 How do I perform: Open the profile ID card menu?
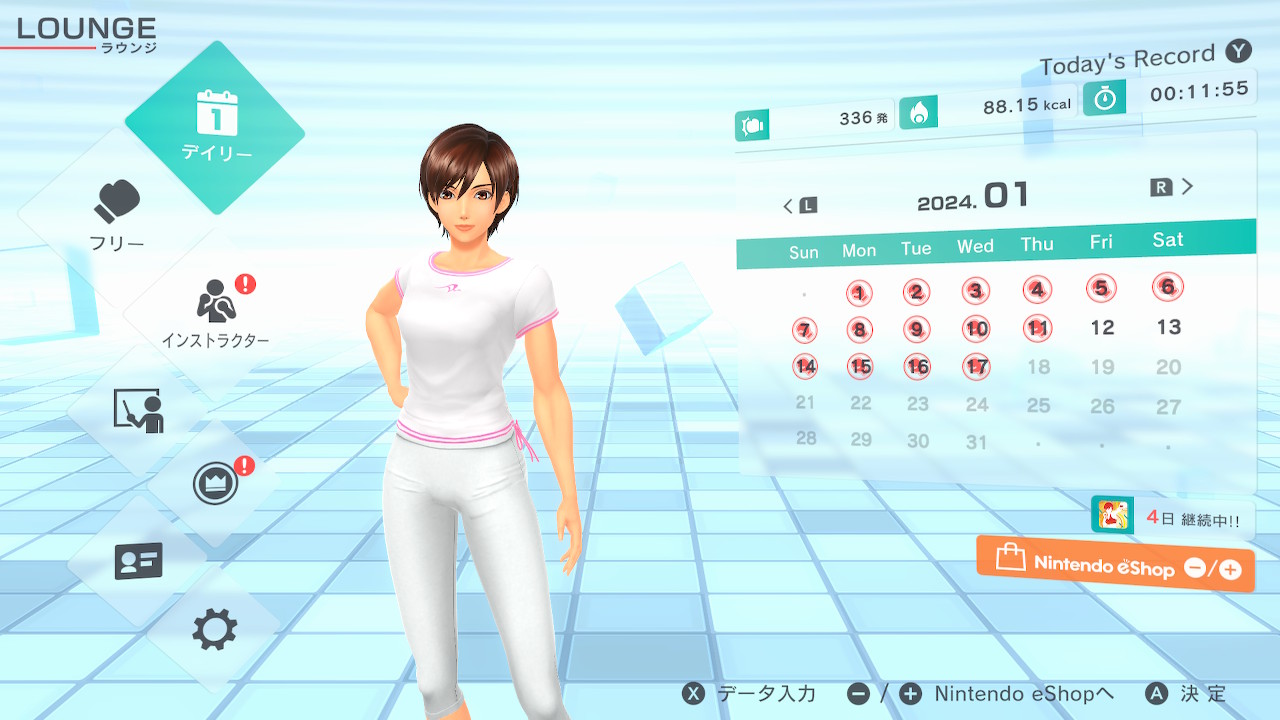tap(138, 561)
